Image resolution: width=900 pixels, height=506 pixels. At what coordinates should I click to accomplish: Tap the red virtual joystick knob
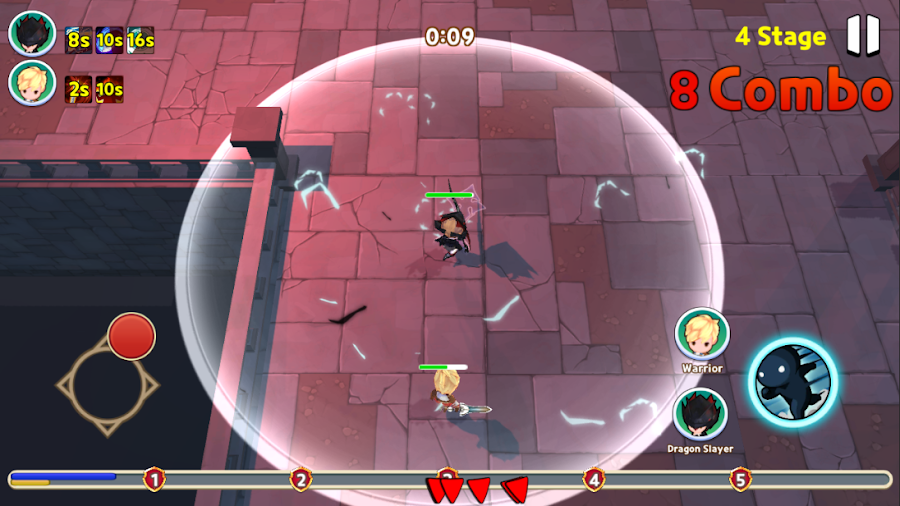[x=131, y=336]
